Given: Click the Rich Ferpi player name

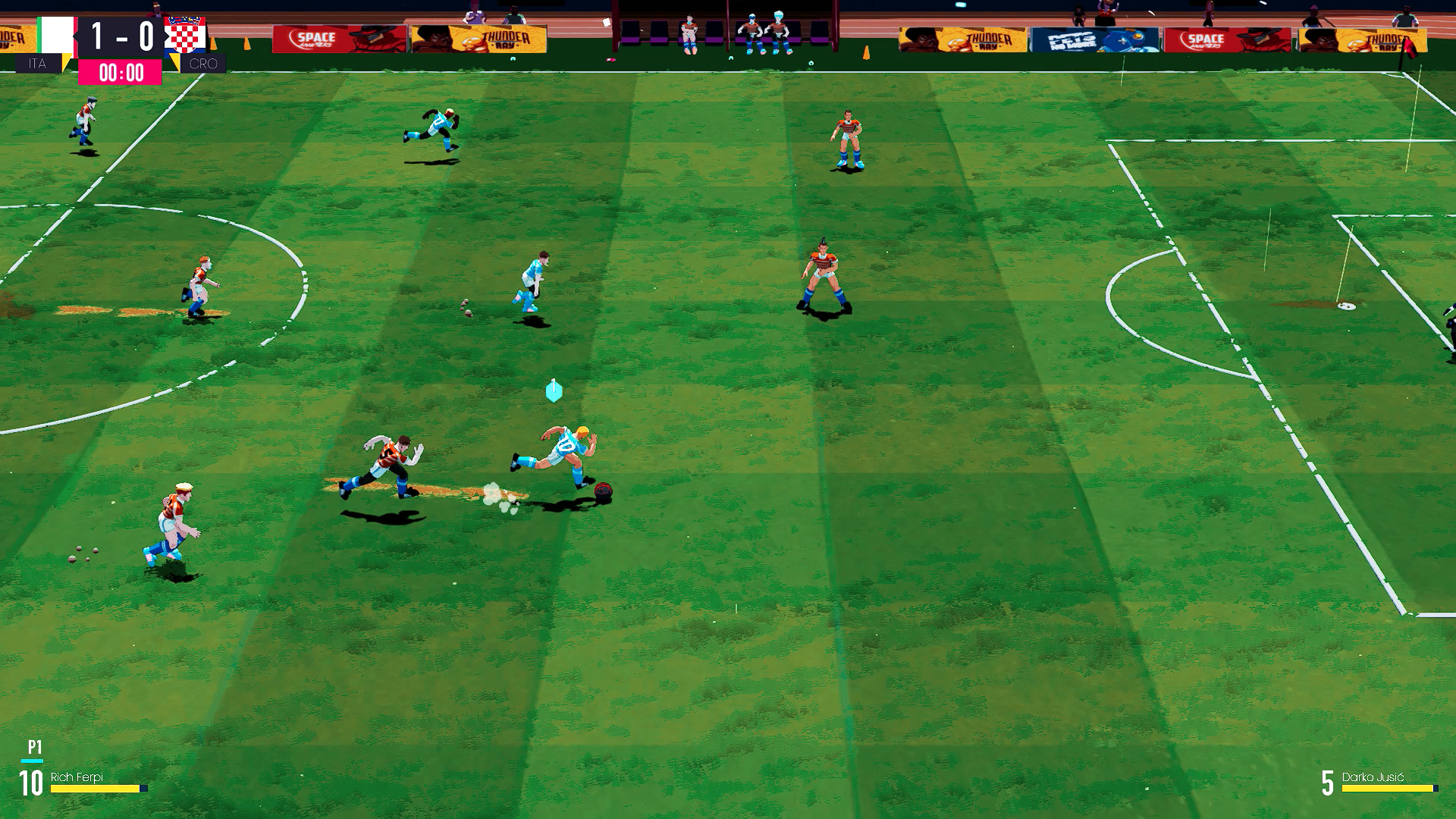Looking at the screenshot, I should click(76, 777).
